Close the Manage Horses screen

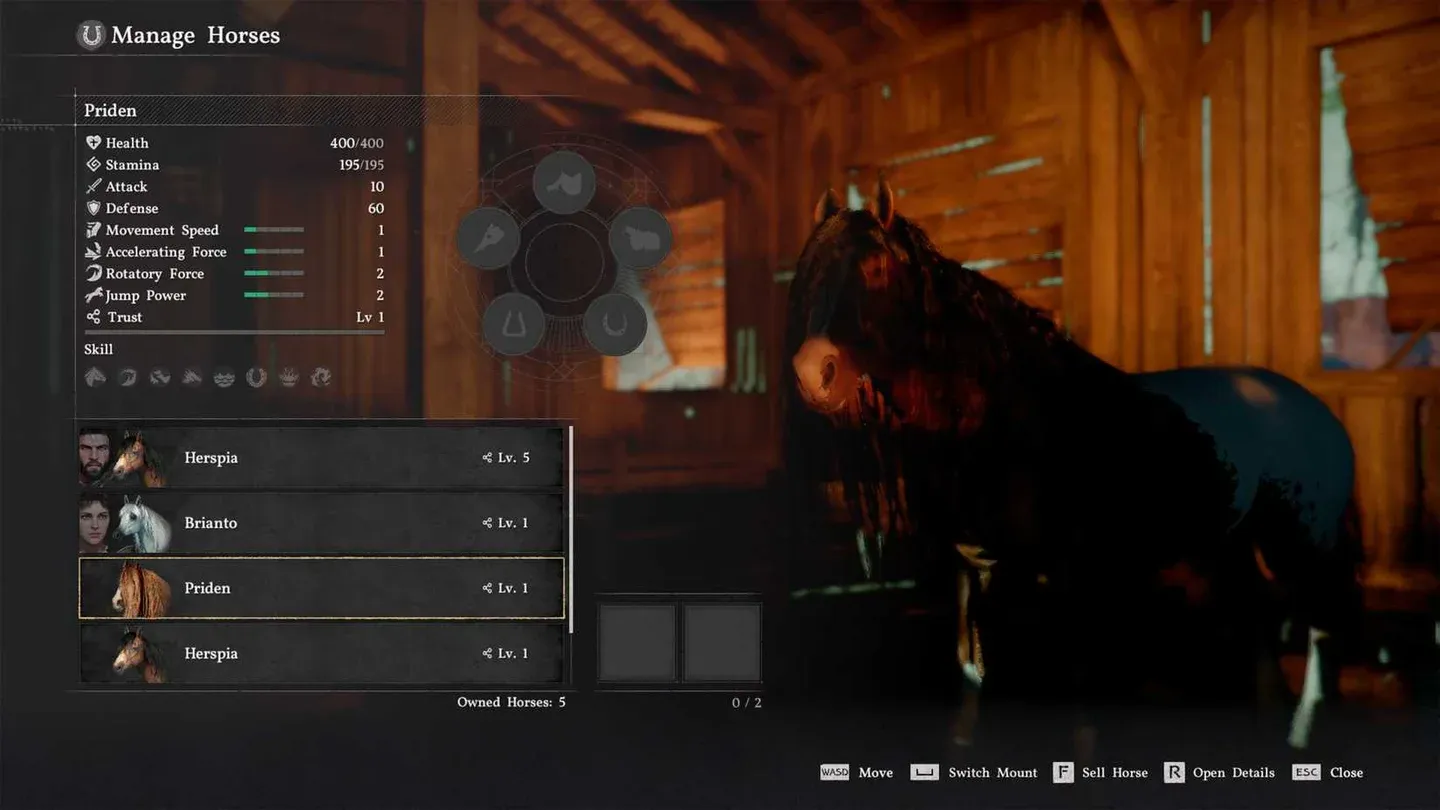(x=1328, y=773)
